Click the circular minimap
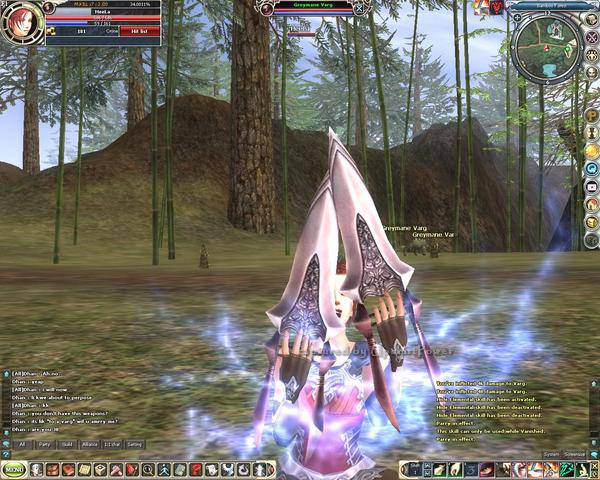600x480 pixels. click(544, 42)
